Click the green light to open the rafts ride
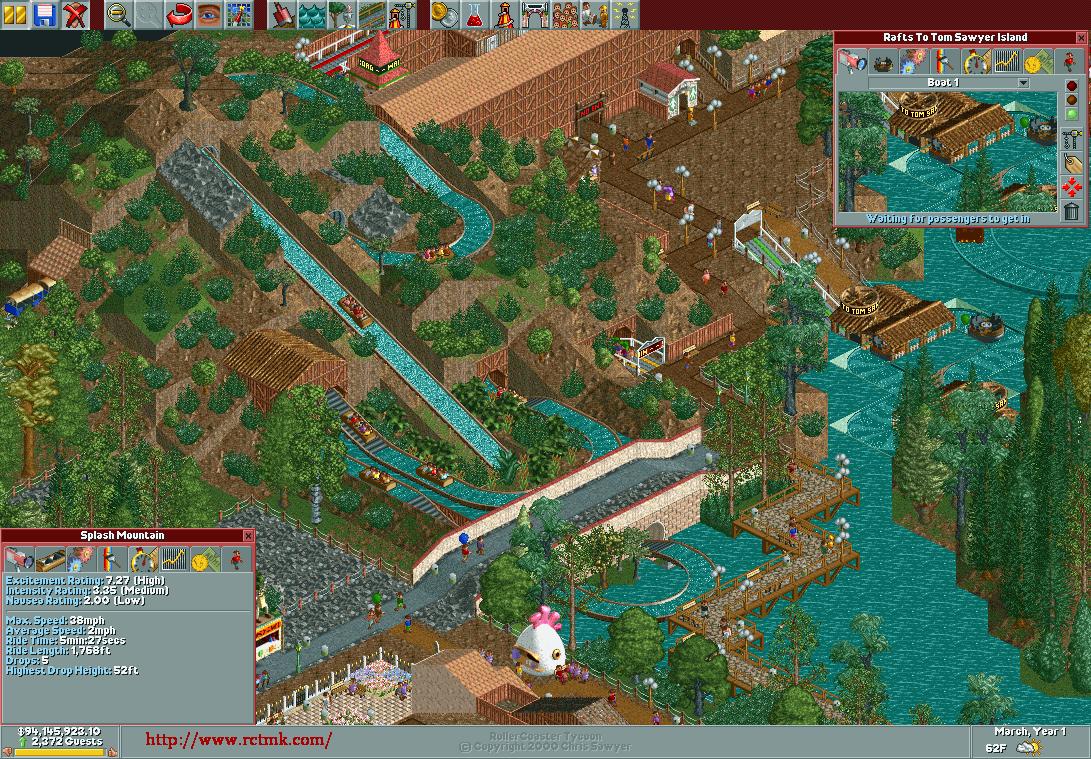1091x759 pixels. (x=1072, y=114)
